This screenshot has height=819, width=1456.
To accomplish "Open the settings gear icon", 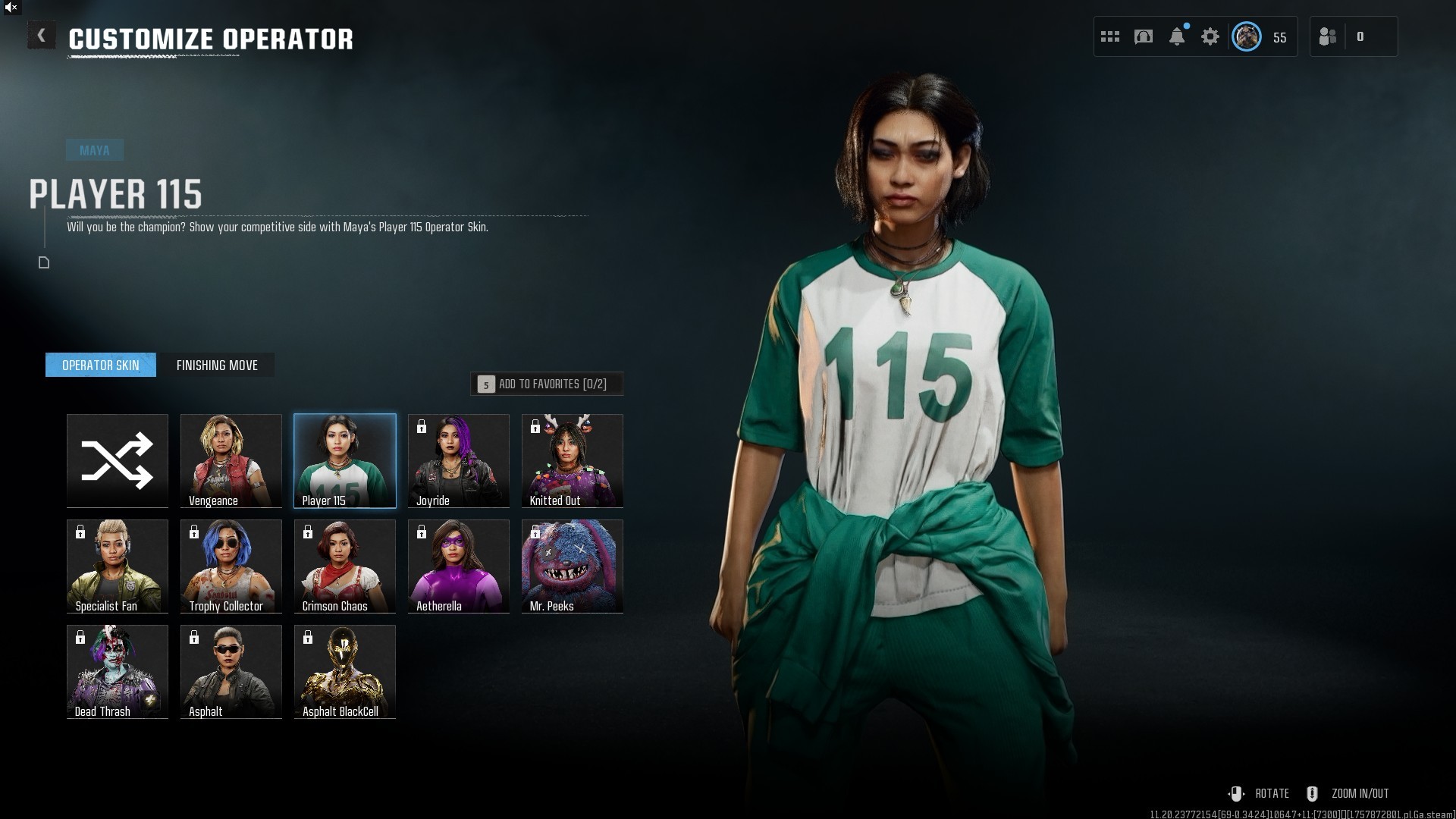I will tap(1210, 36).
